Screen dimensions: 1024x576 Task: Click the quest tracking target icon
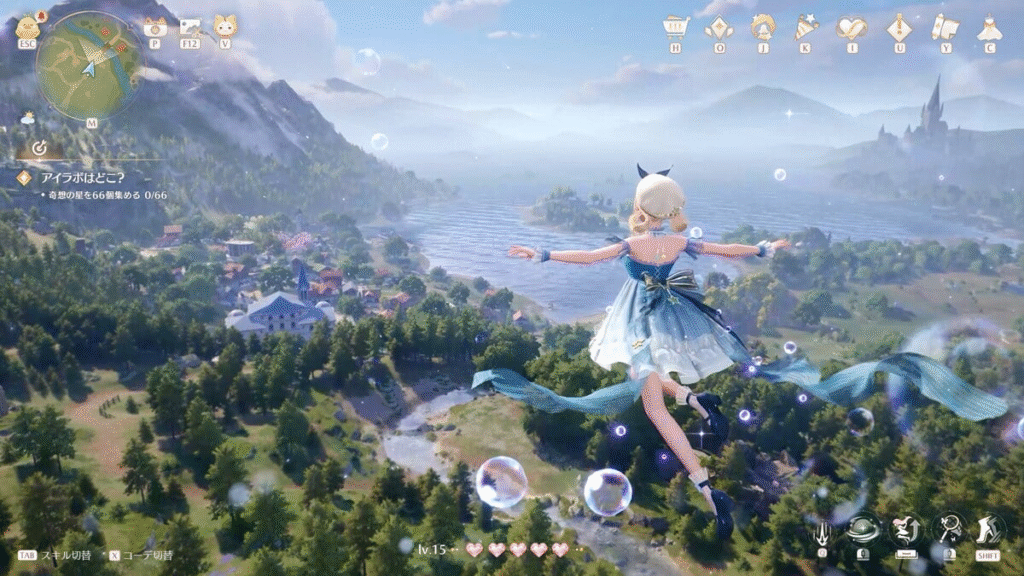39,148
